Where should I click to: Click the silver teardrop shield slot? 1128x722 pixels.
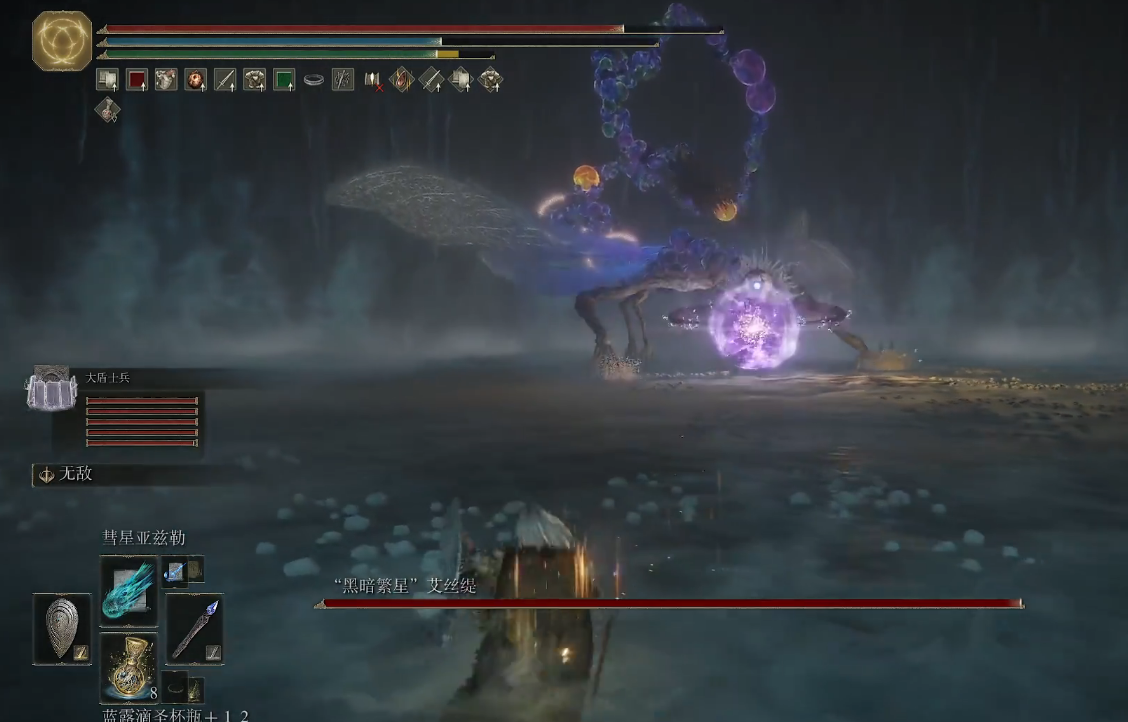coord(62,629)
